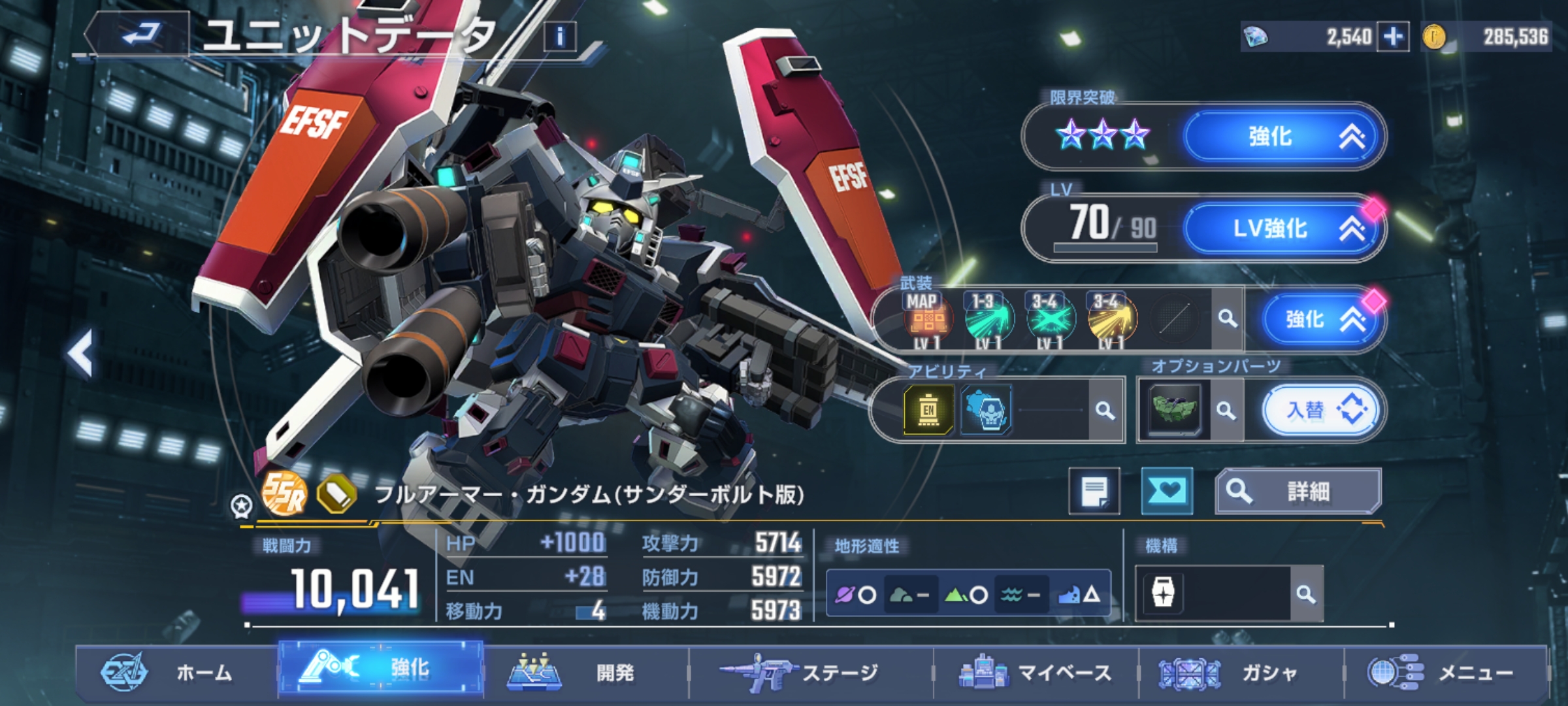1568x706 pixels.
Task: Open the 詳細 details button
Action: pyautogui.click(x=1298, y=491)
